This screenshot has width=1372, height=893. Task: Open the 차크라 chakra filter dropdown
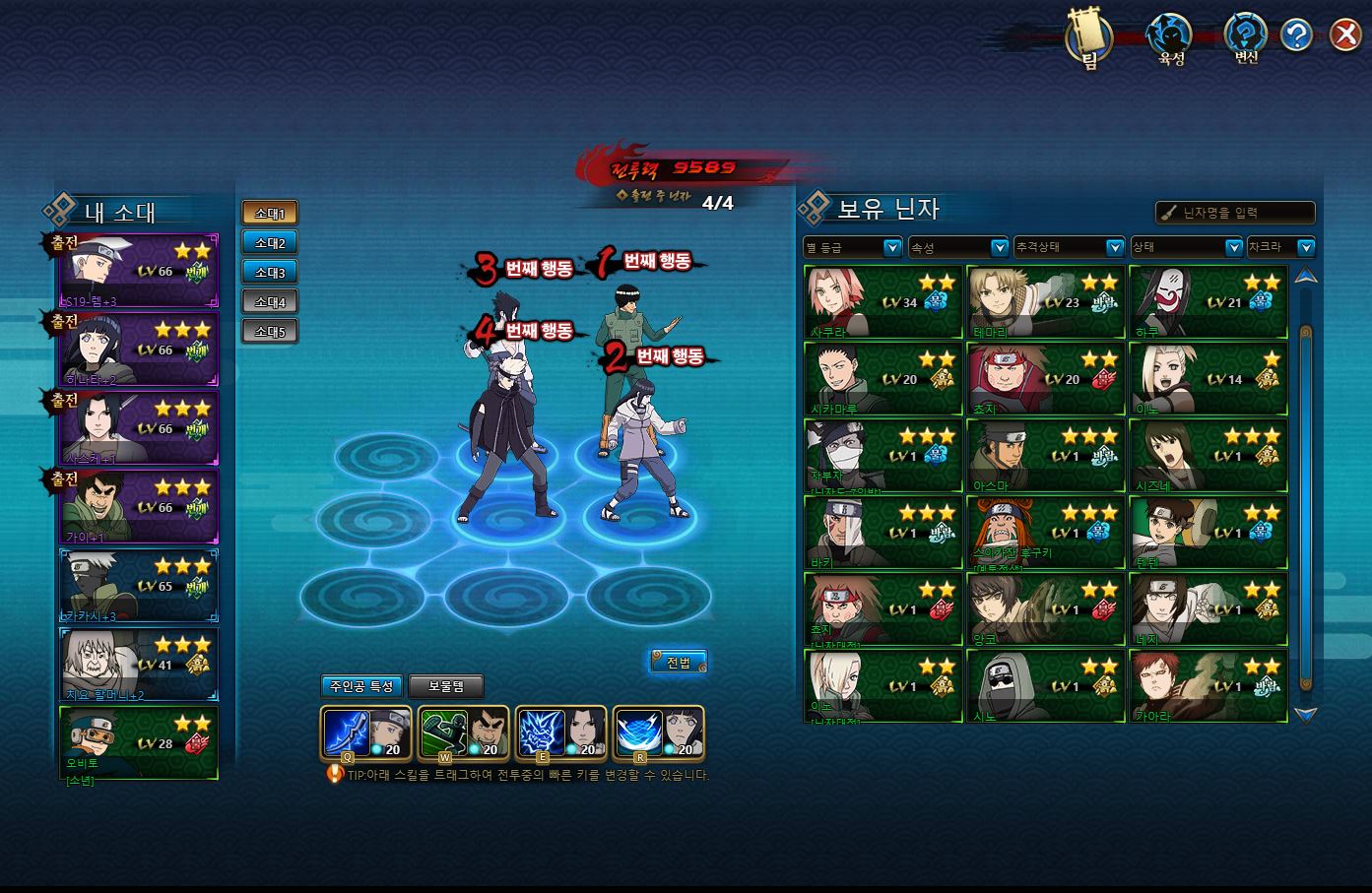[1280, 247]
